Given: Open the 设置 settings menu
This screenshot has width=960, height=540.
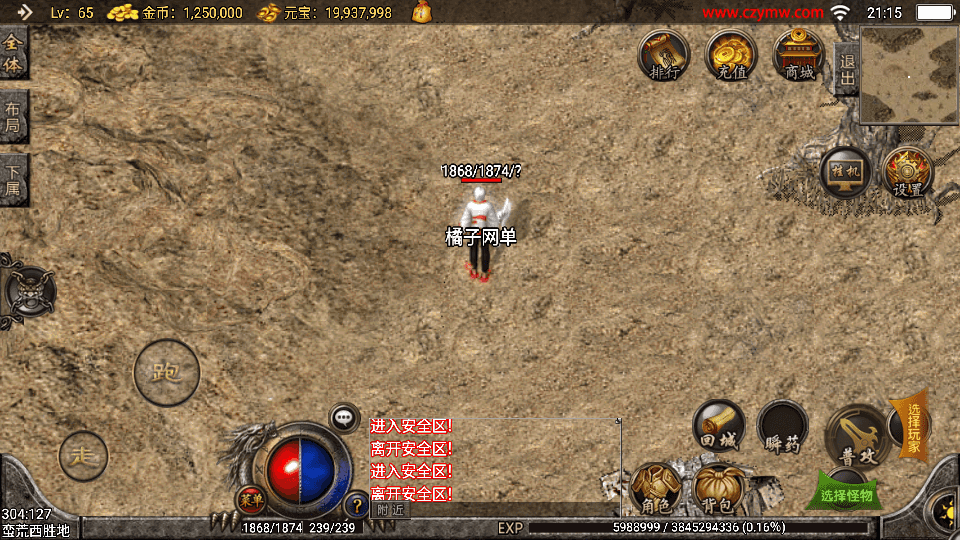Looking at the screenshot, I should (x=907, y=173).
